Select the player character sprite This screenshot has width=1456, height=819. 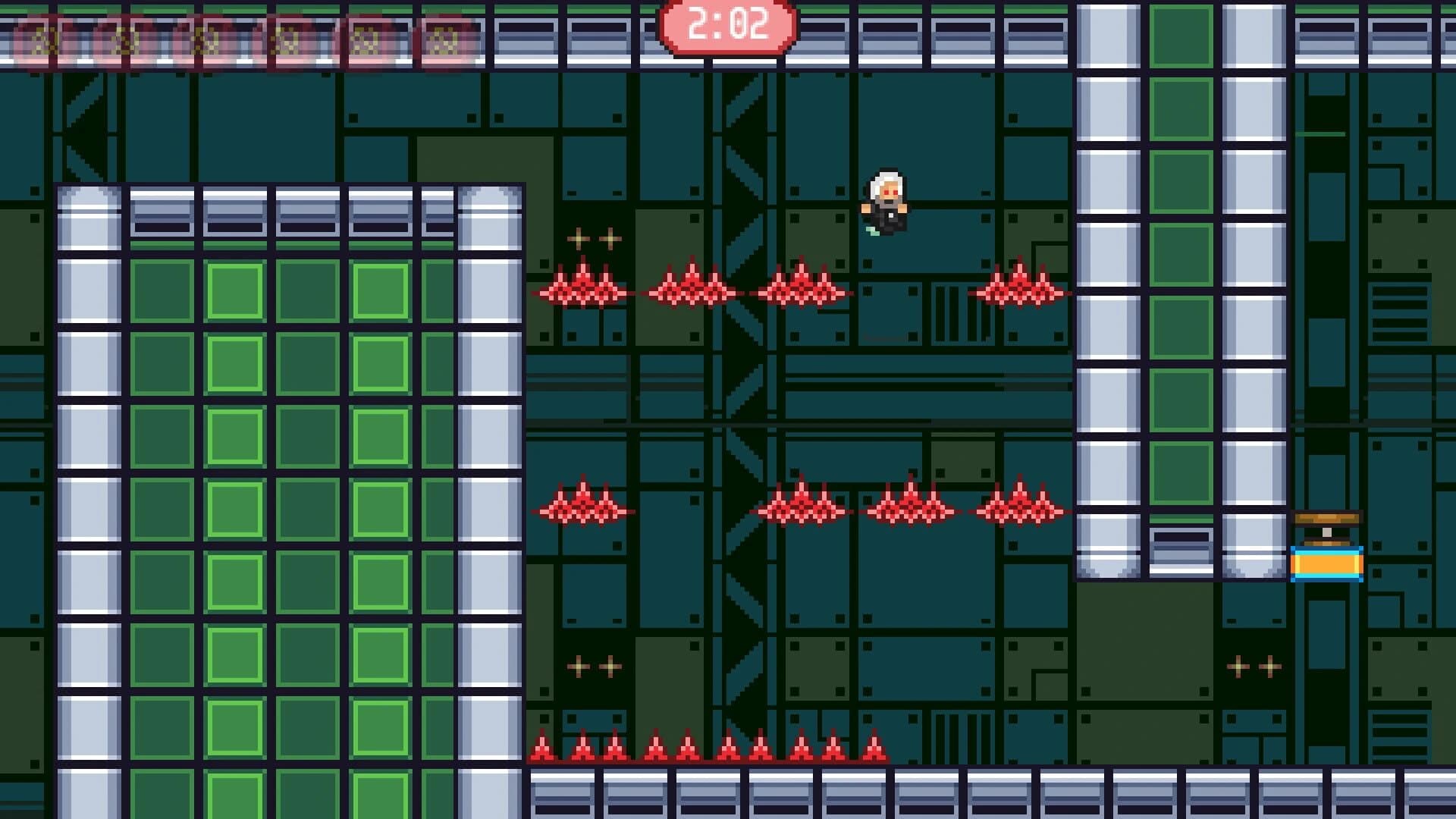(886, 199)
